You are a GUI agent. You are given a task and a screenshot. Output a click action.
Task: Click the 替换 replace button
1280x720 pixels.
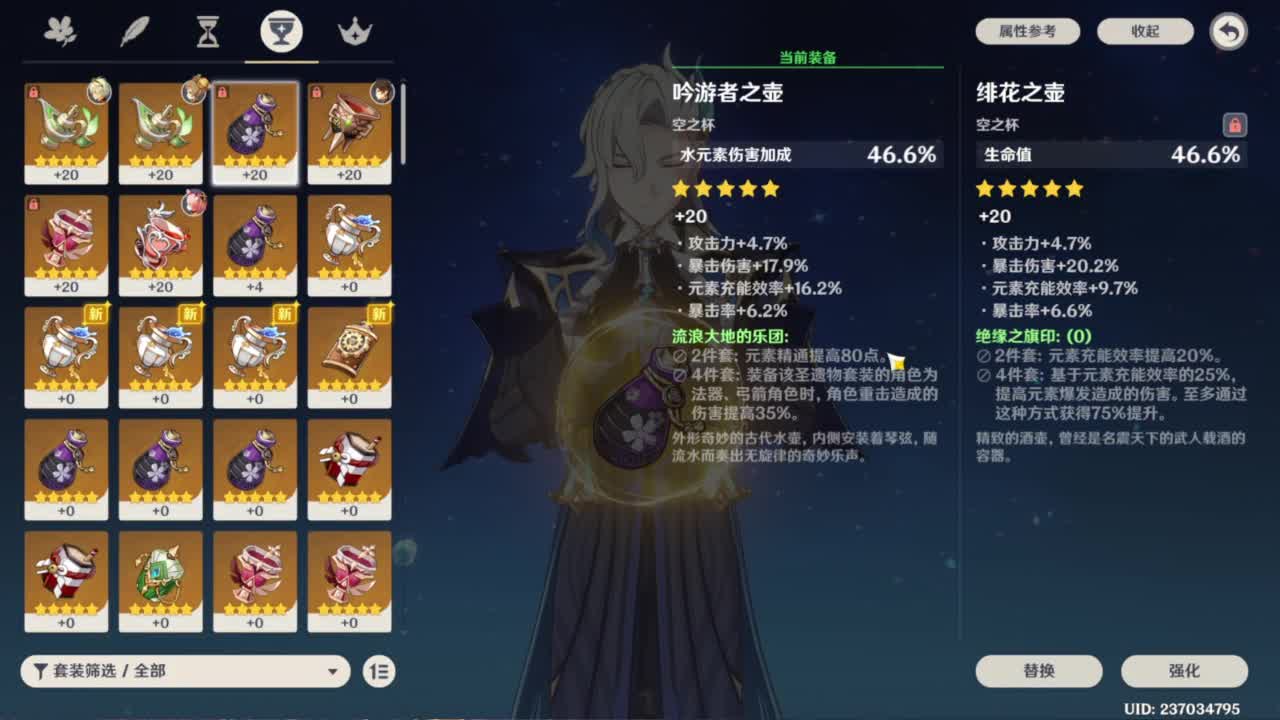pos(1038,671)
